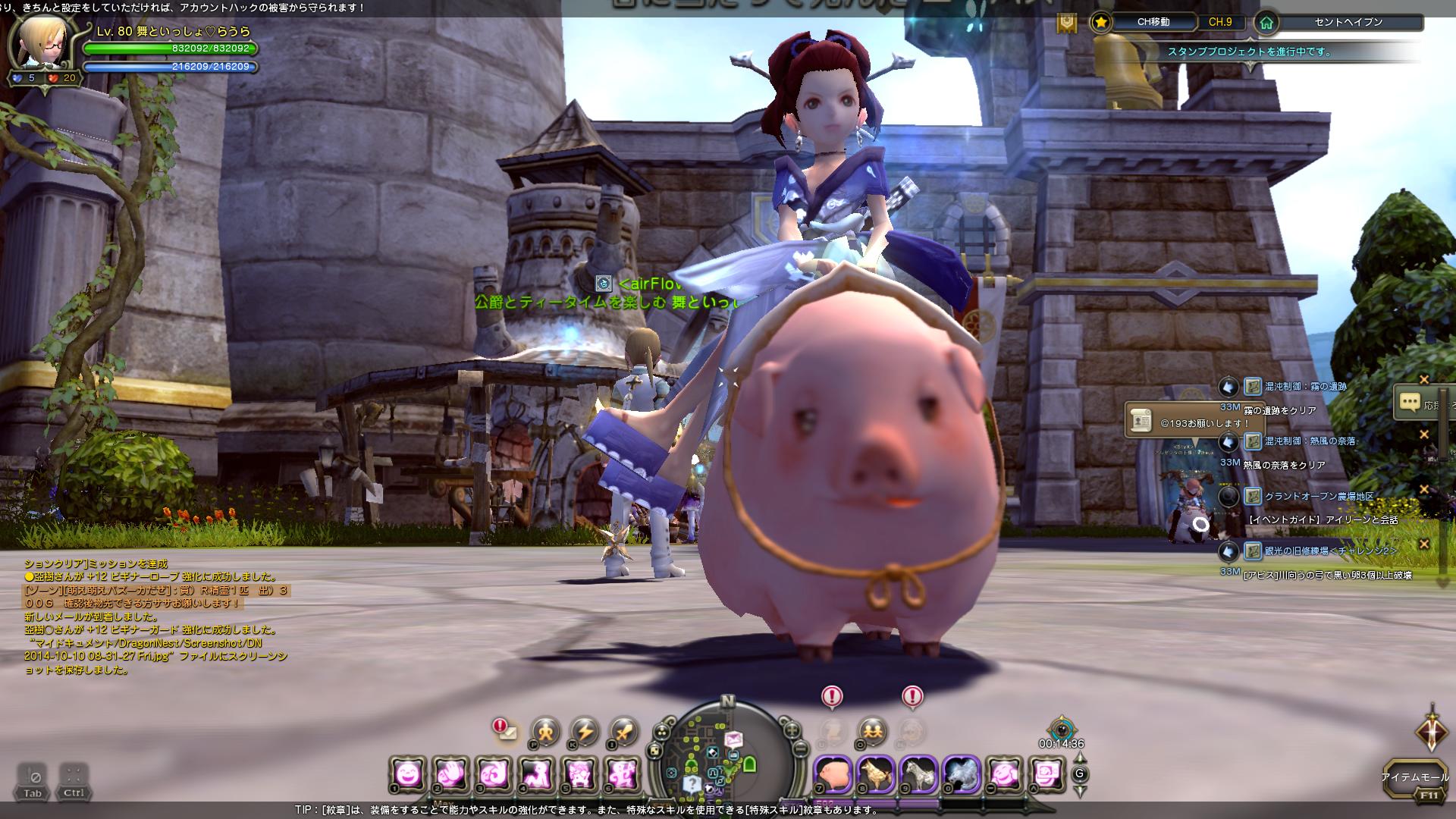Open the unread mail notification icon
The width and height of the screenshot is (1456, 819).
tap(504, 732)
